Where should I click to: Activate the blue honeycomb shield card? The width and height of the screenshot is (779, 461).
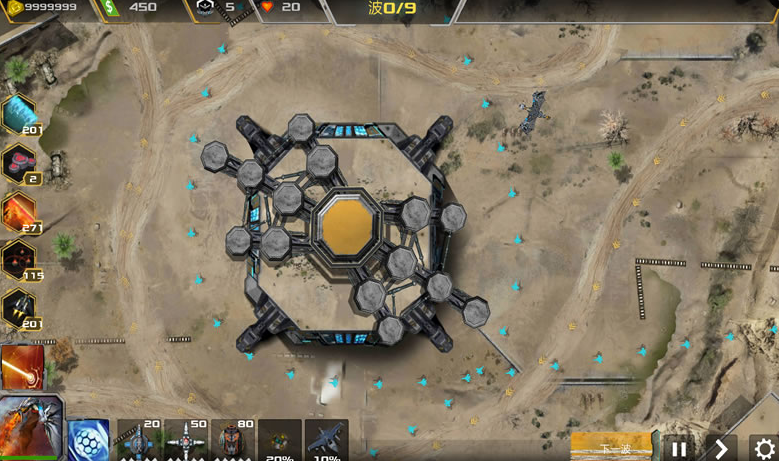[88, 441]
